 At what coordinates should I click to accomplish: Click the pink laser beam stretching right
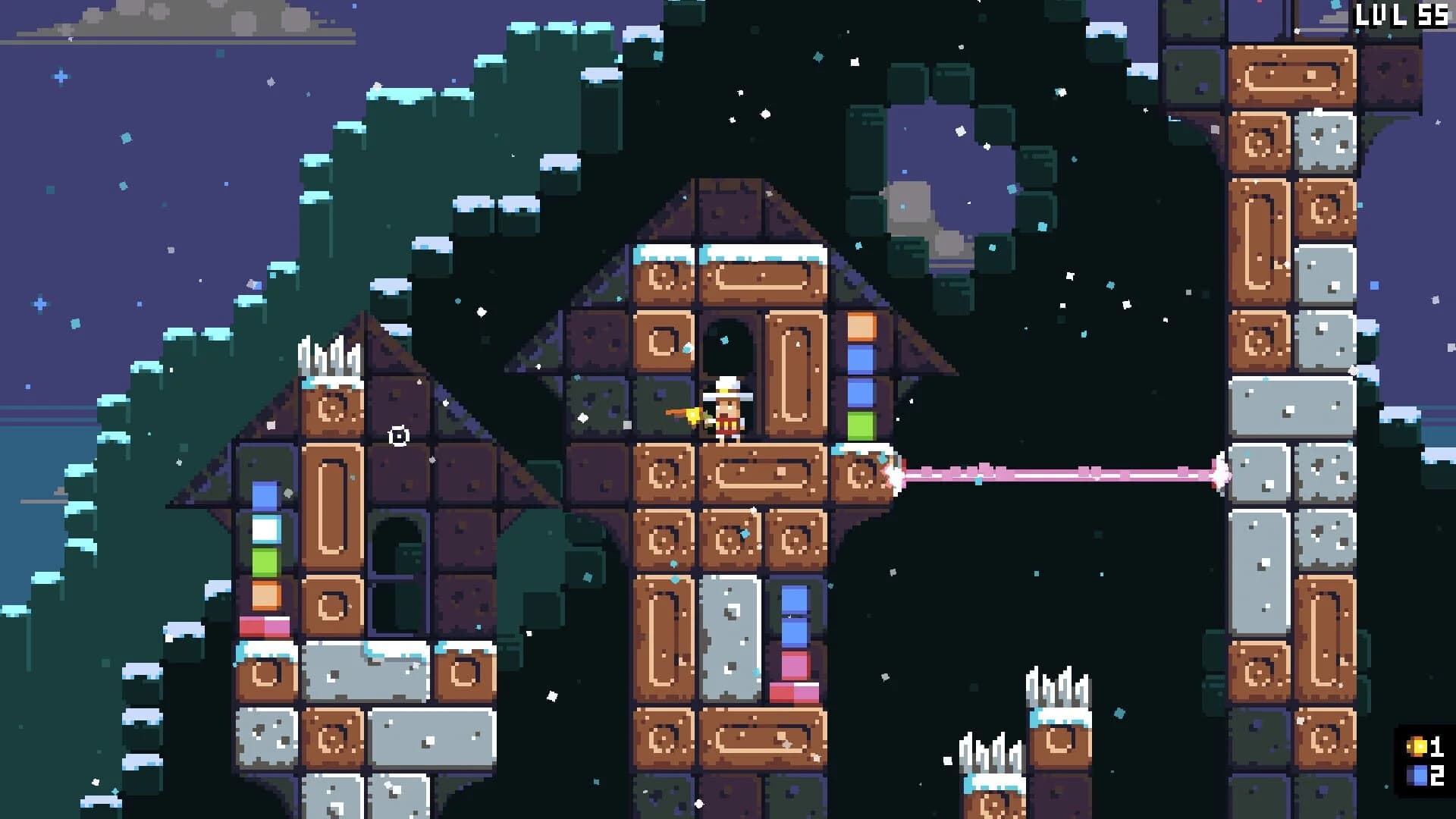[1062, 474]
